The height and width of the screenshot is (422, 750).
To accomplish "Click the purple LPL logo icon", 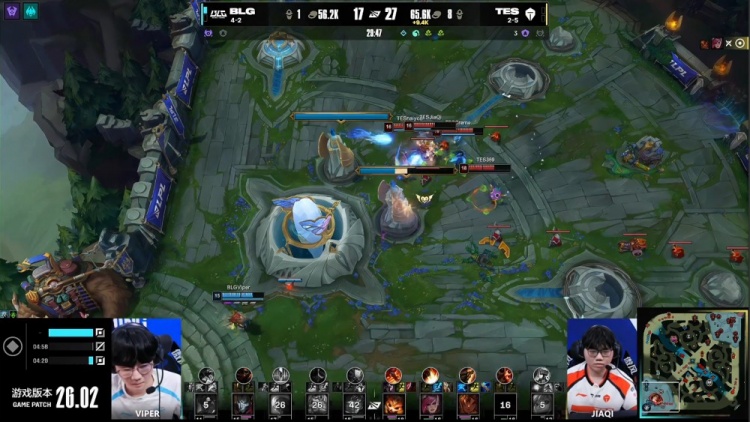I will click(x=10, y=9).
